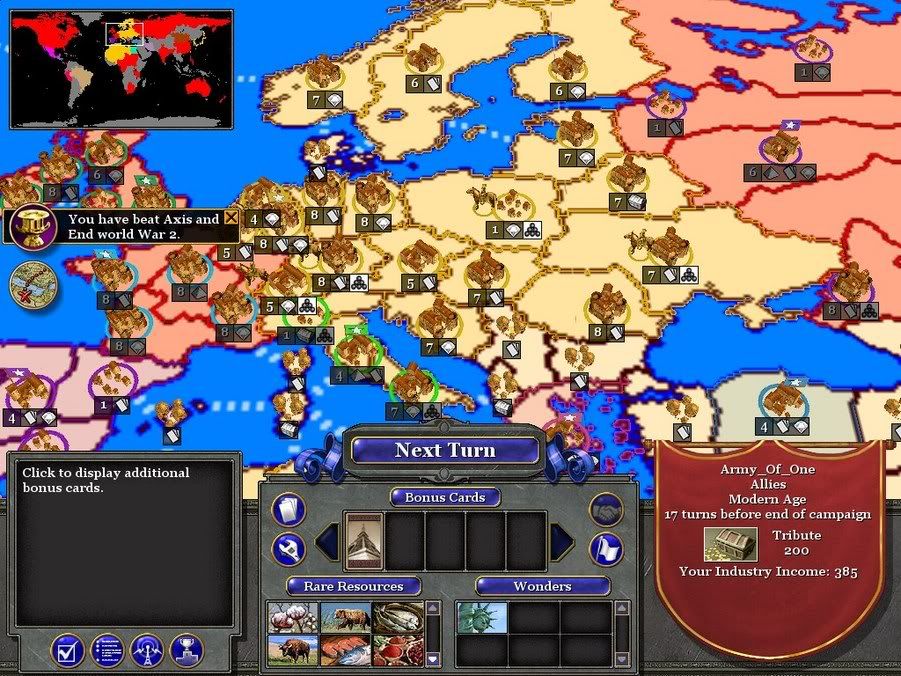Select the monument bonus card
Screen dimensions: 901x676
[364, 541]
